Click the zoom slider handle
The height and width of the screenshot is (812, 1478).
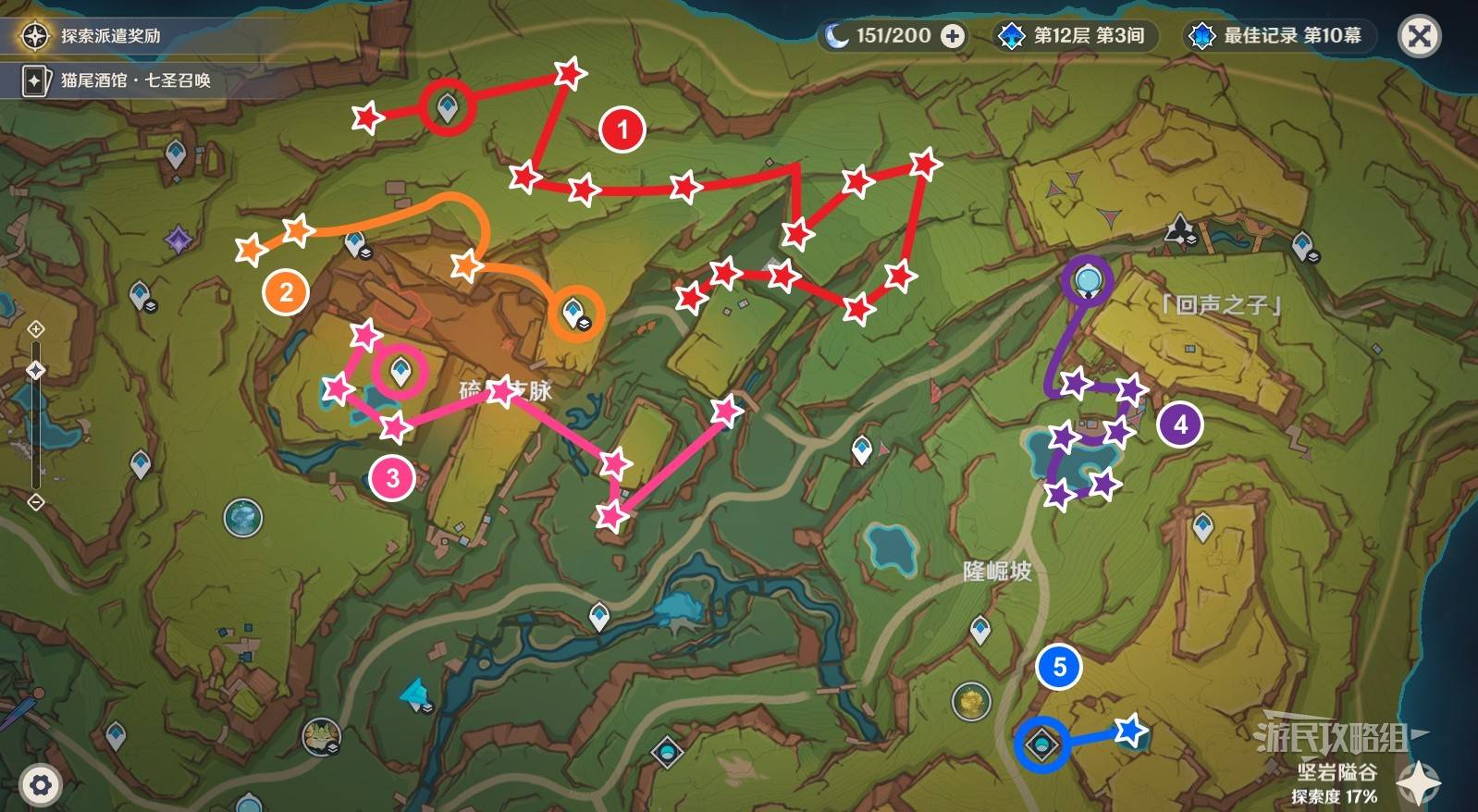[36, 370]
